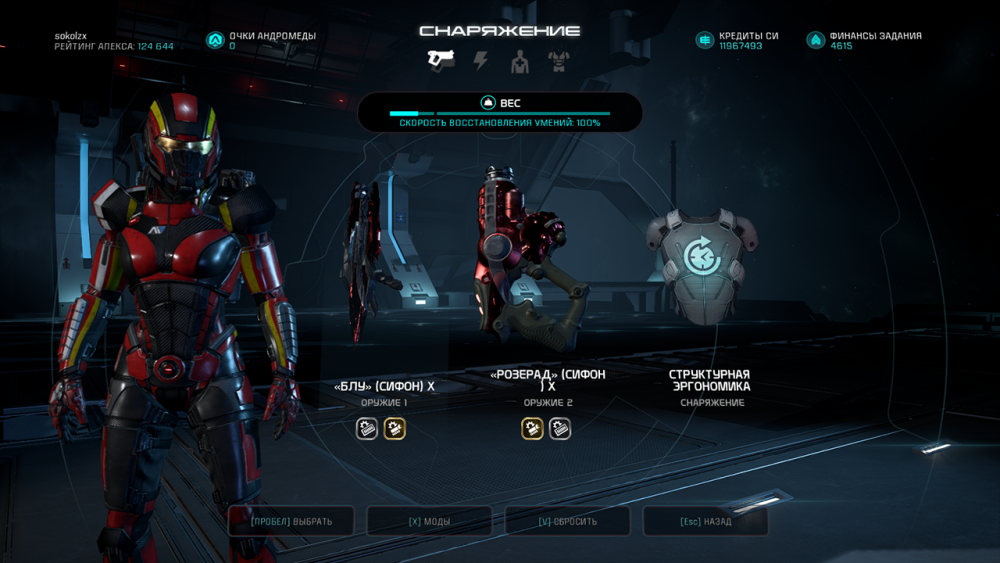Click the Очки Андромеды points icon
This screenshot has height=563, width=1000.
(214, 40)
